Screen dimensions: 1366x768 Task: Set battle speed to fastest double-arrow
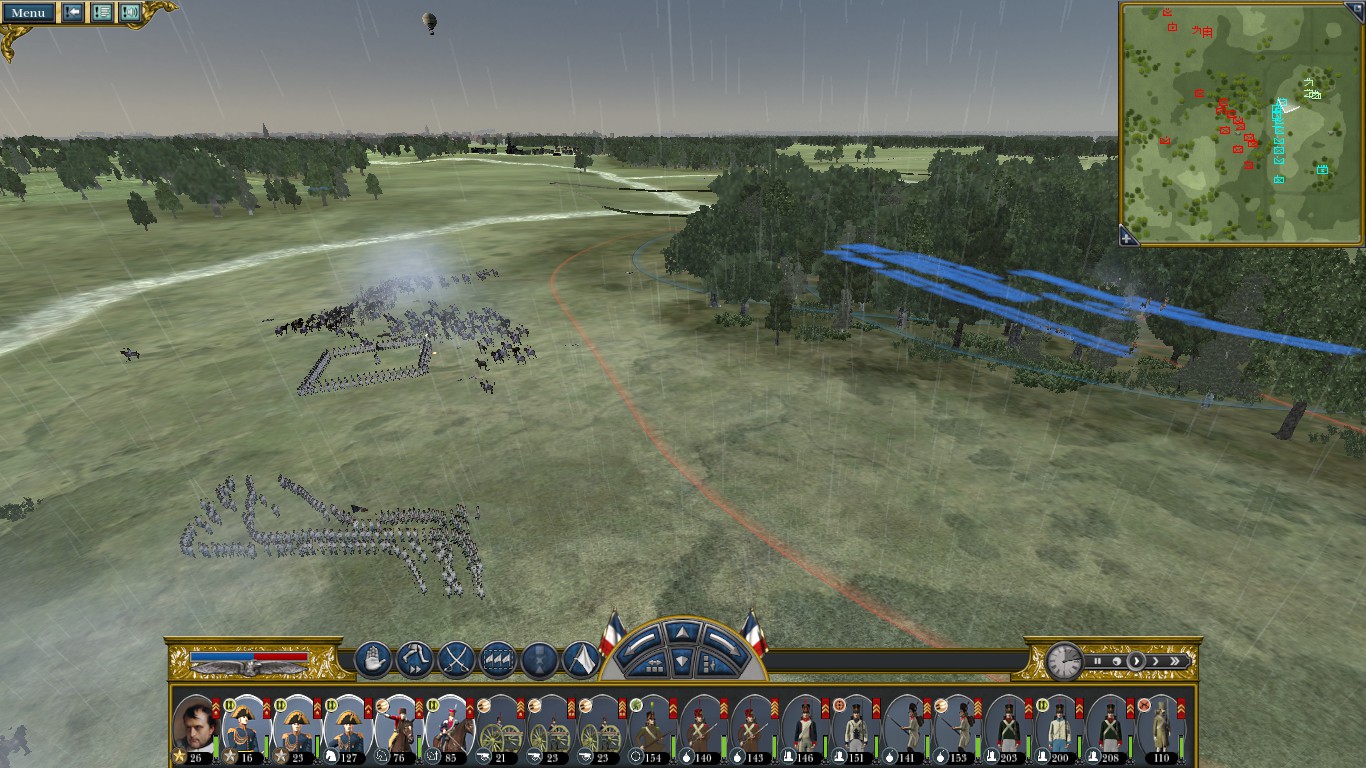pos(1175,661)
